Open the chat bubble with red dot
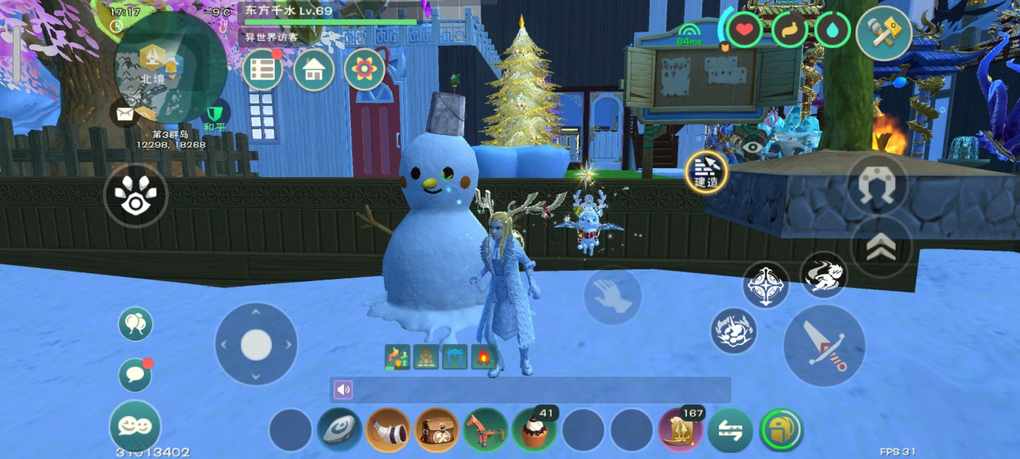The image size is (1020, 459). (135, 375)
